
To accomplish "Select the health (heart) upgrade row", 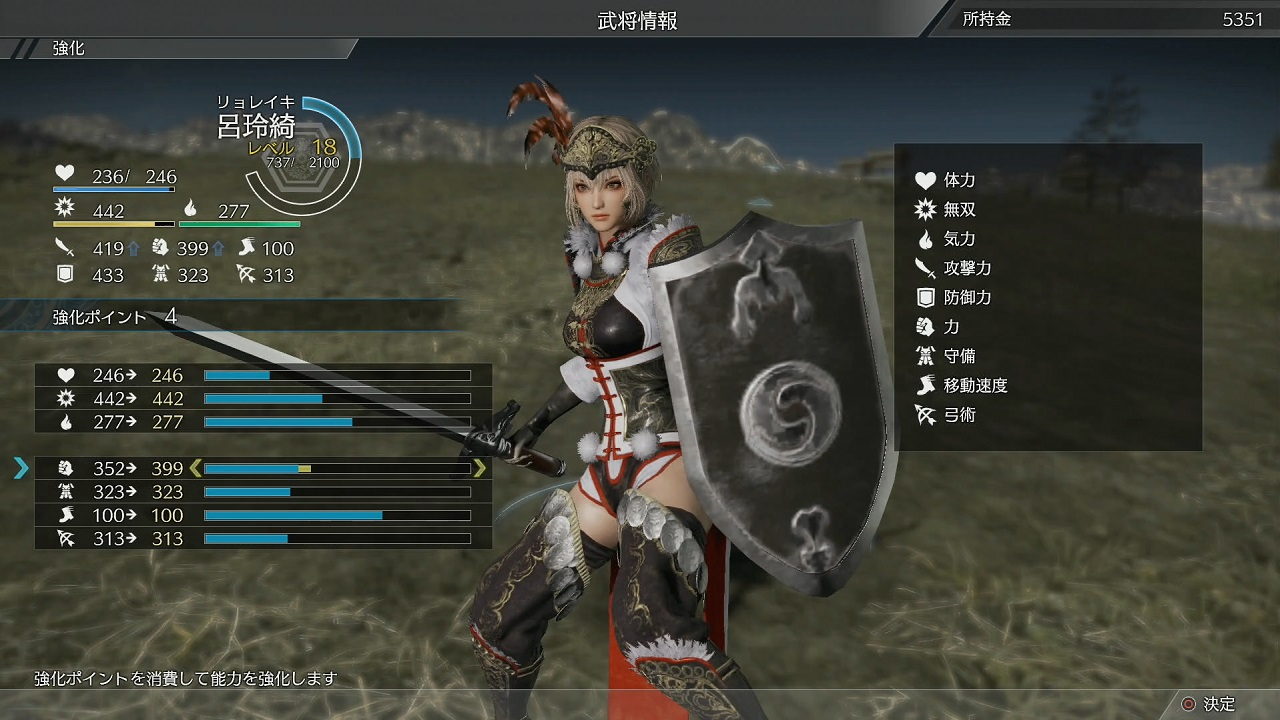I will point(262,375).
